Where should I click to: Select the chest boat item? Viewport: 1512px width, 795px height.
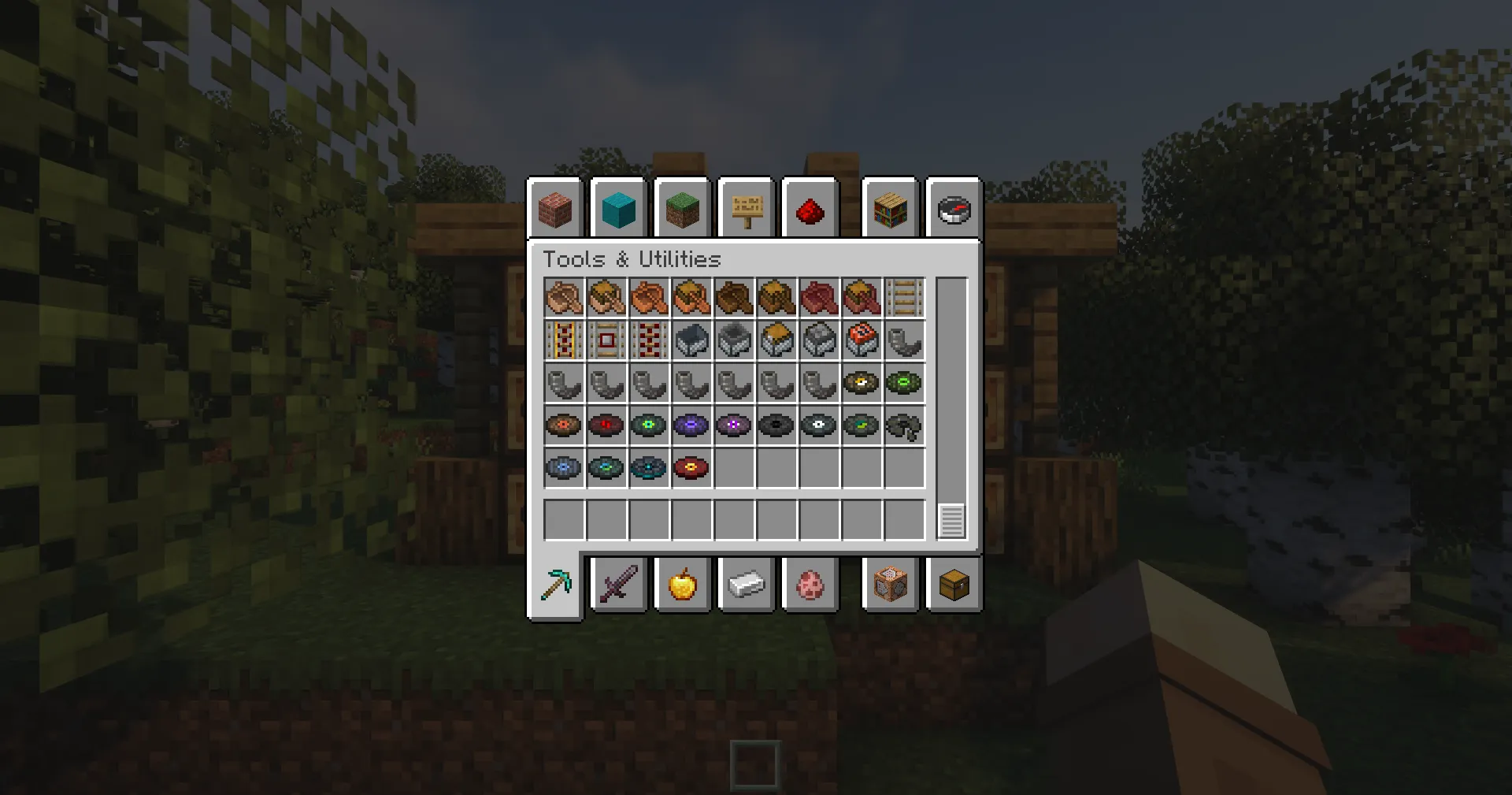click(606, 298)
